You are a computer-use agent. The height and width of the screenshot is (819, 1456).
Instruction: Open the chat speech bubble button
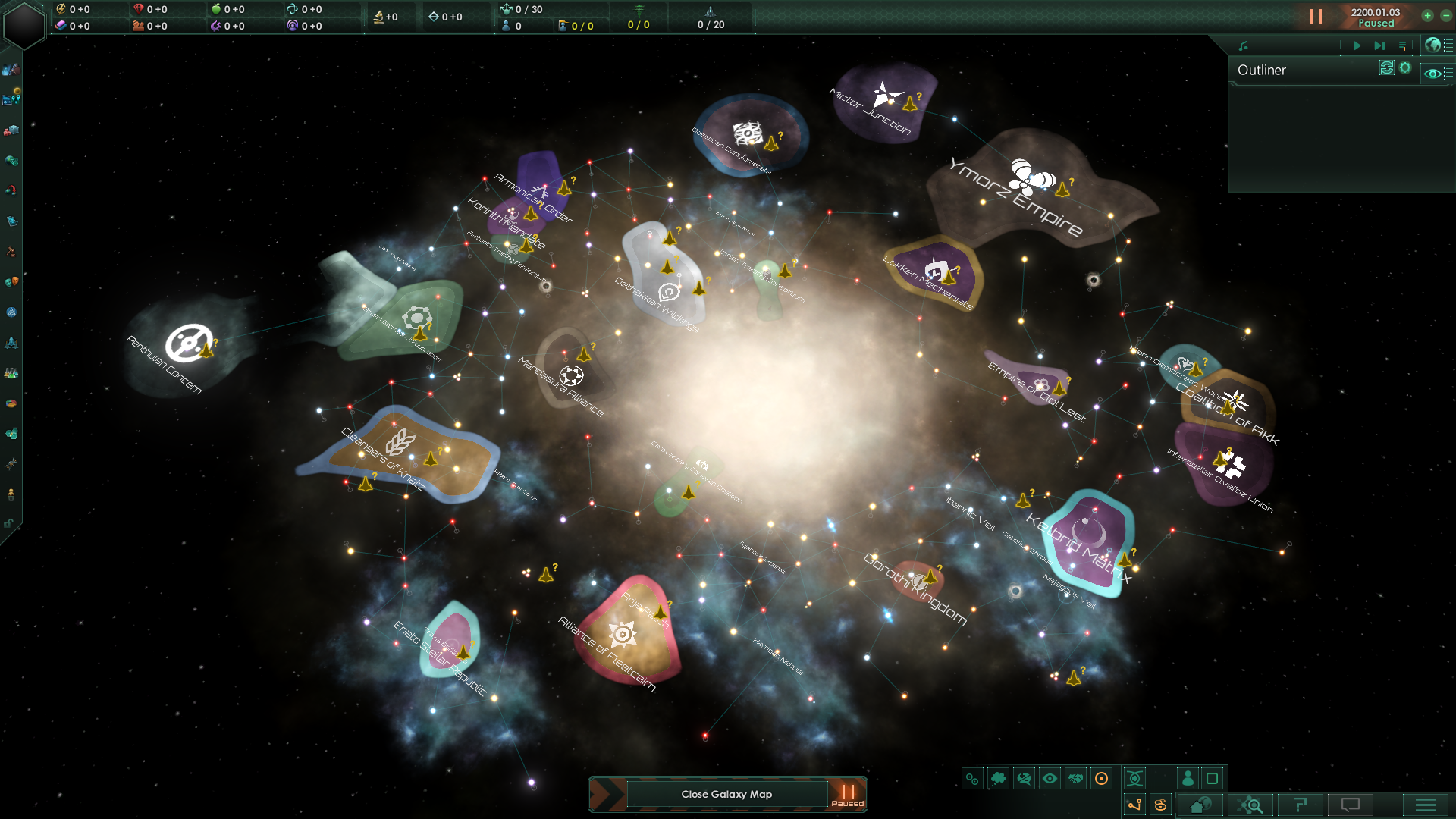coord(1351,805)
